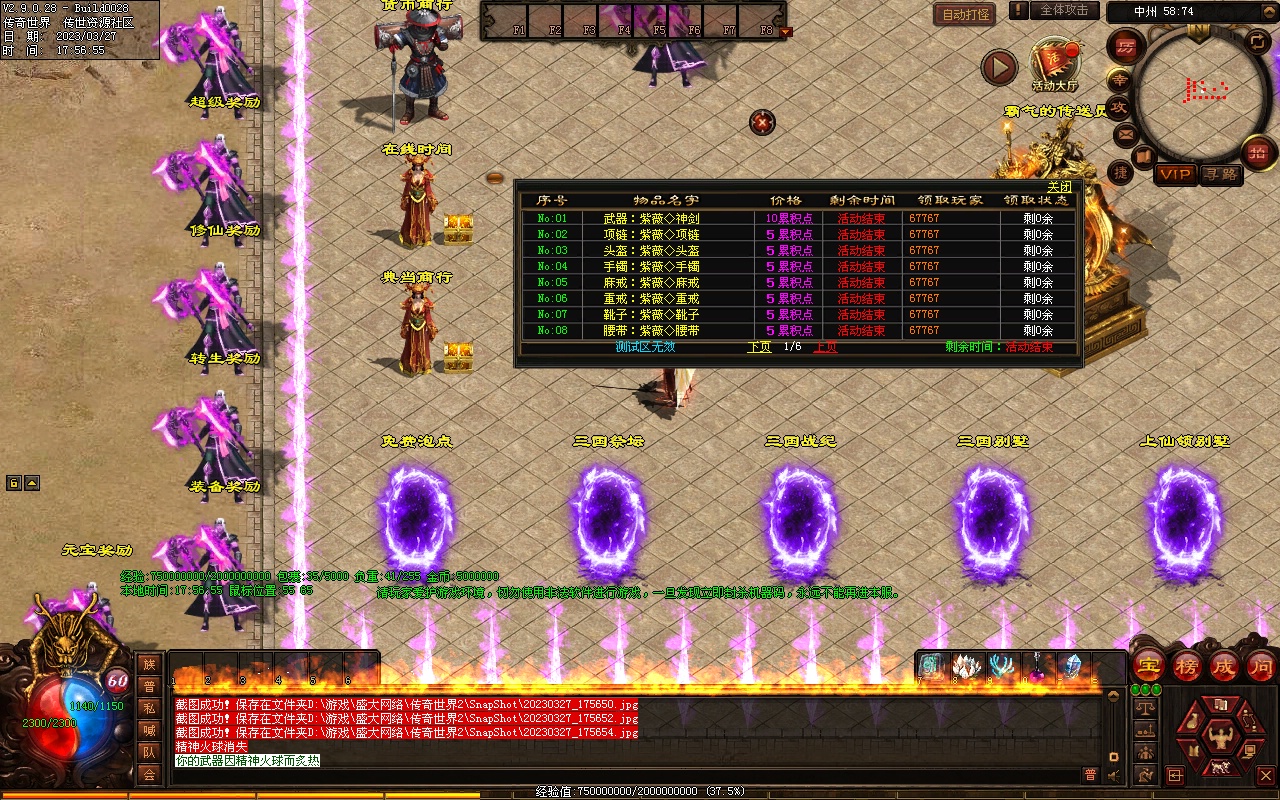Viewport: 1280px width, 800px height.
Task: Open the 活动大厅 event hall icon
Action: click(1055, 62)
